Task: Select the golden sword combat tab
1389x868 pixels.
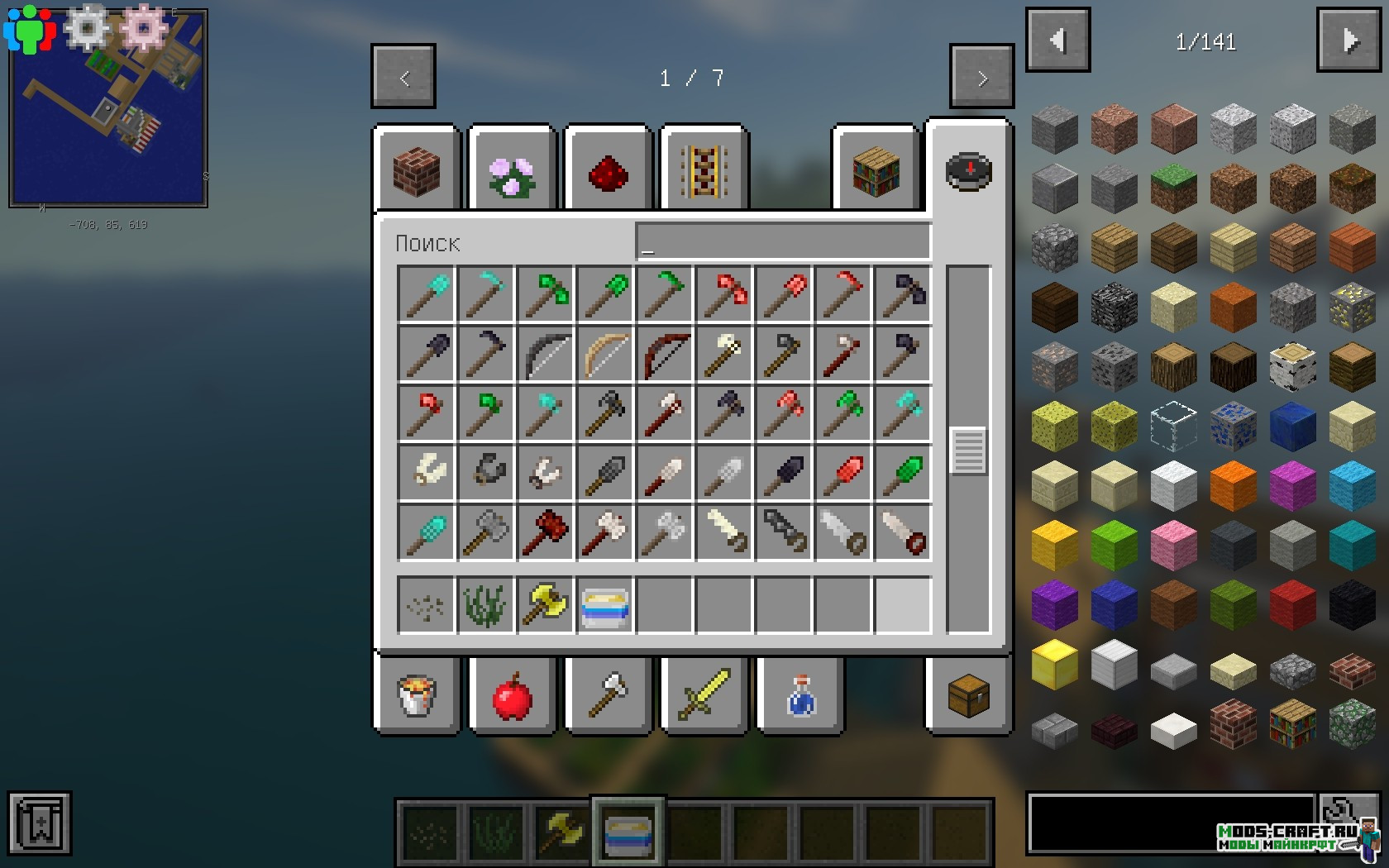Action: coord(704,695)
